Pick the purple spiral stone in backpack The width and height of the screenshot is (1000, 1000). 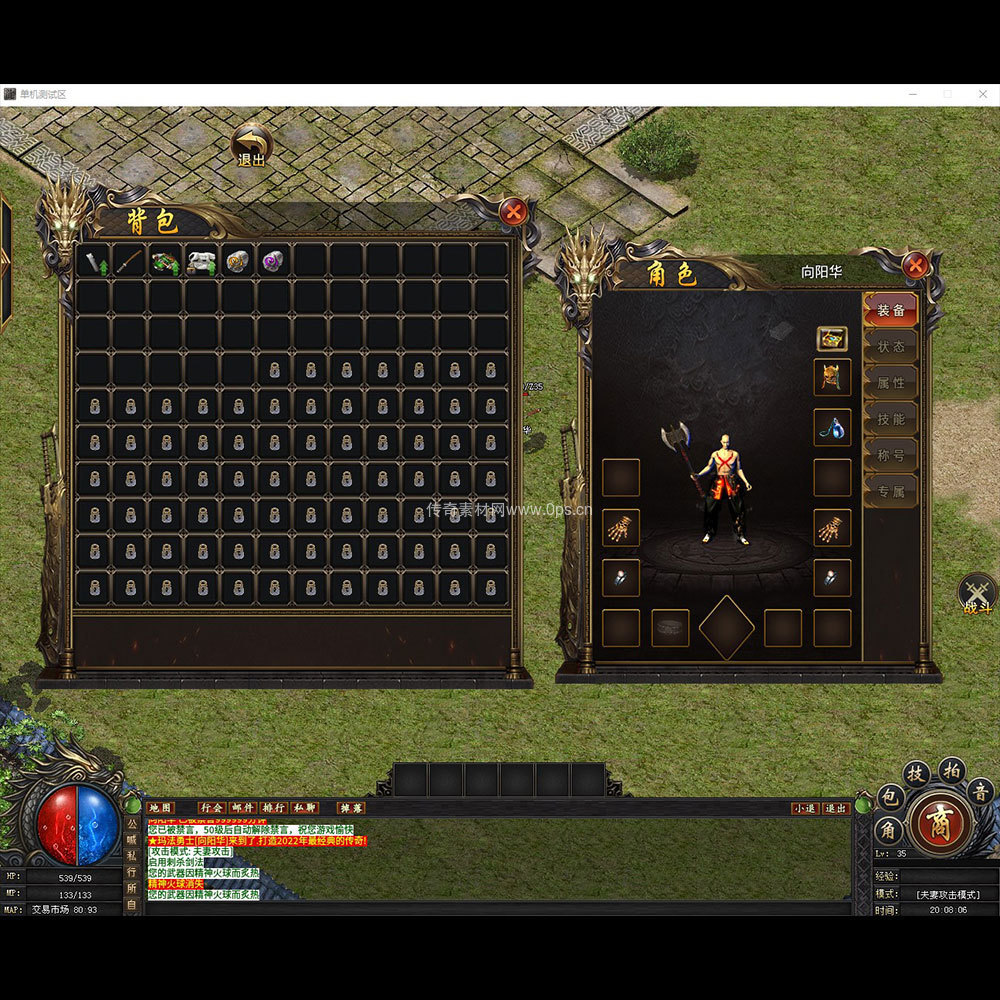click(274, 262)
